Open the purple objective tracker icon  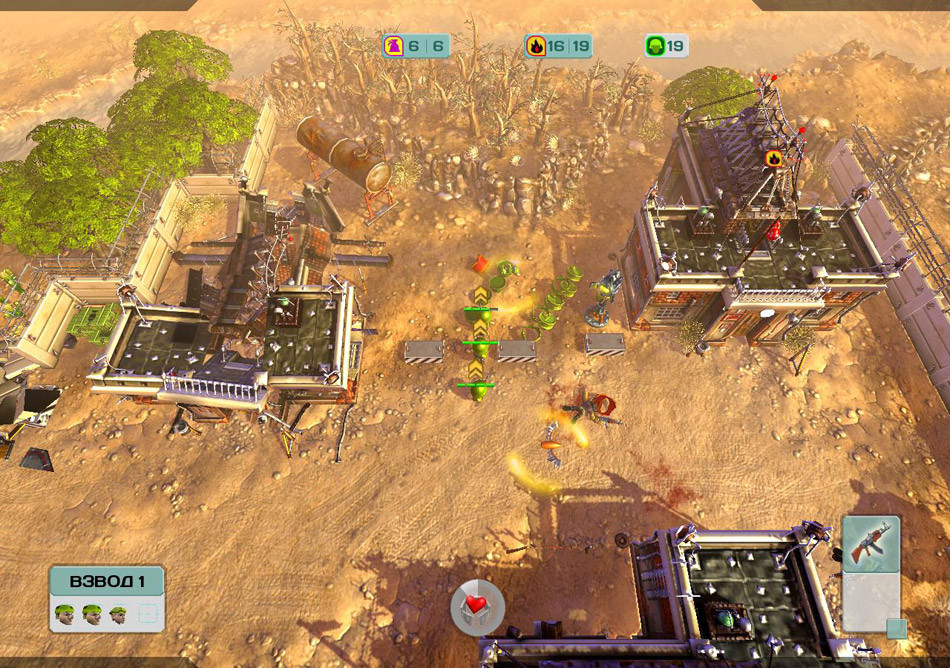point(394,46)
